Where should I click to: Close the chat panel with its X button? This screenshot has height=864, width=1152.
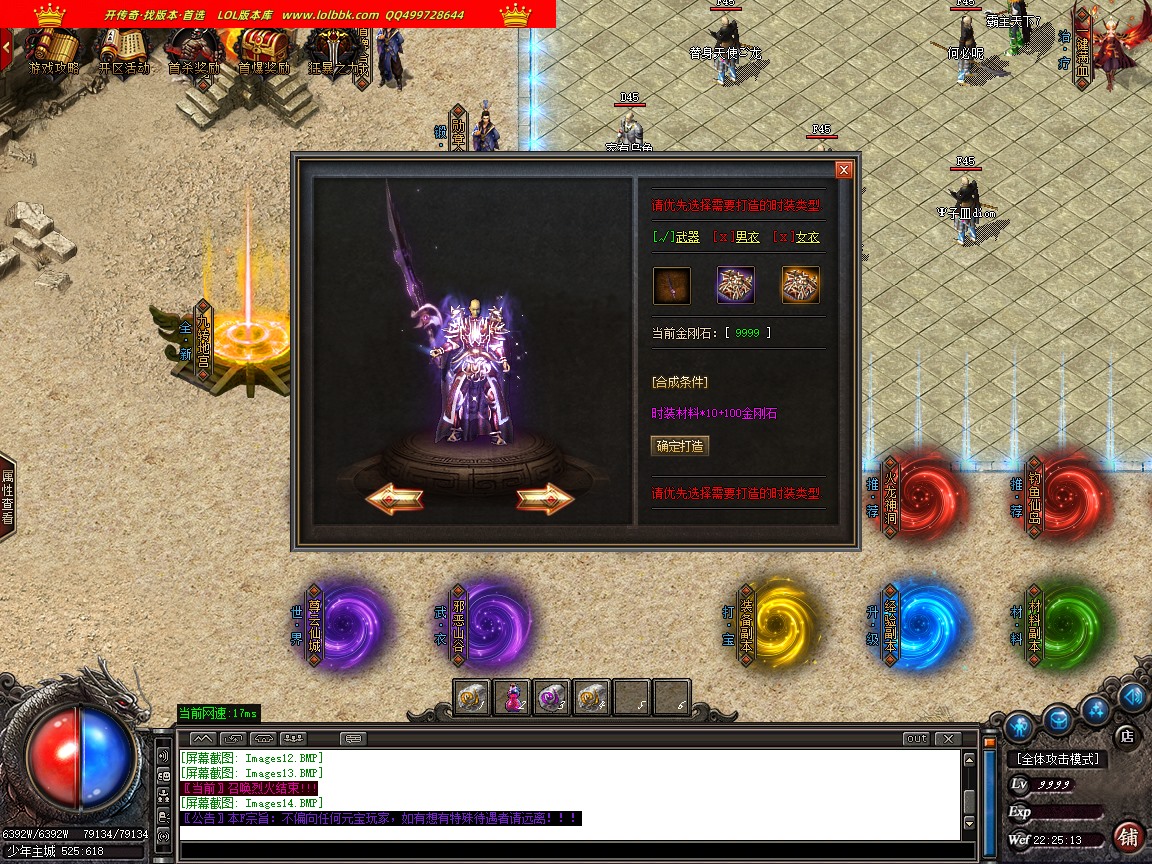[x=947, y=739]
